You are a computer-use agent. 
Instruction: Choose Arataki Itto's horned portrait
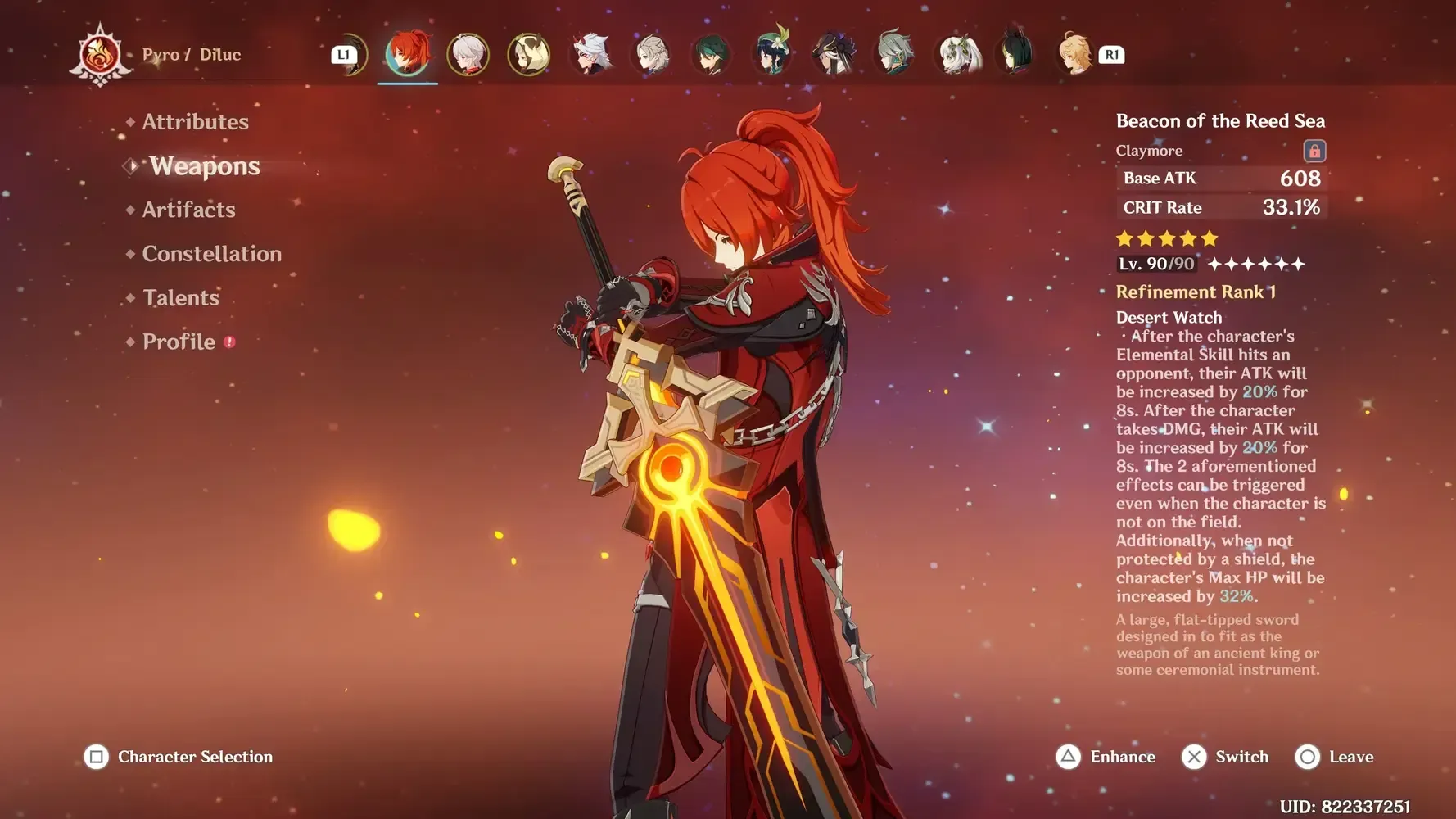590,54
